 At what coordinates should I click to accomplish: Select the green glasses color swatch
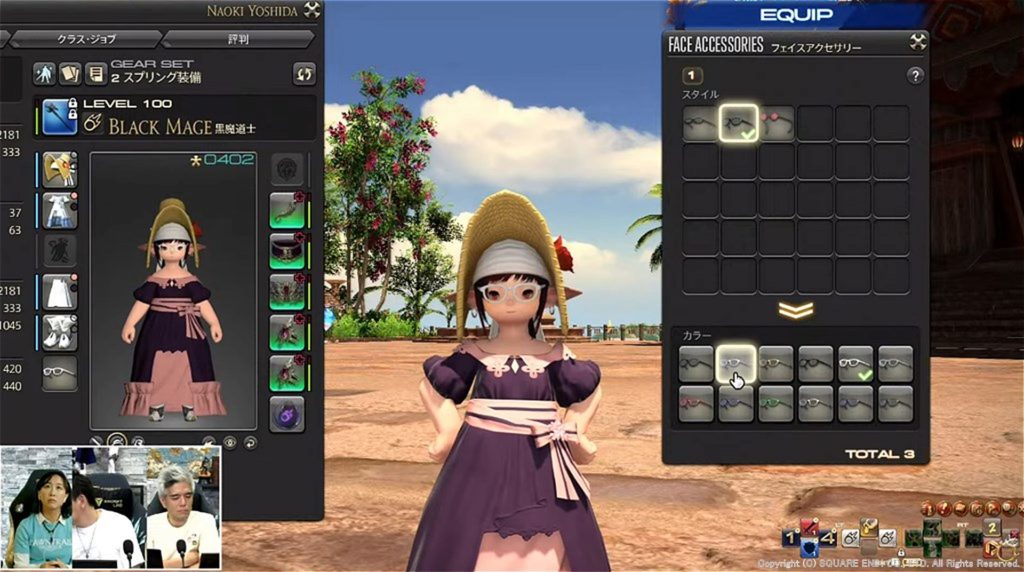pyautogui.click(x=776, y=404)
